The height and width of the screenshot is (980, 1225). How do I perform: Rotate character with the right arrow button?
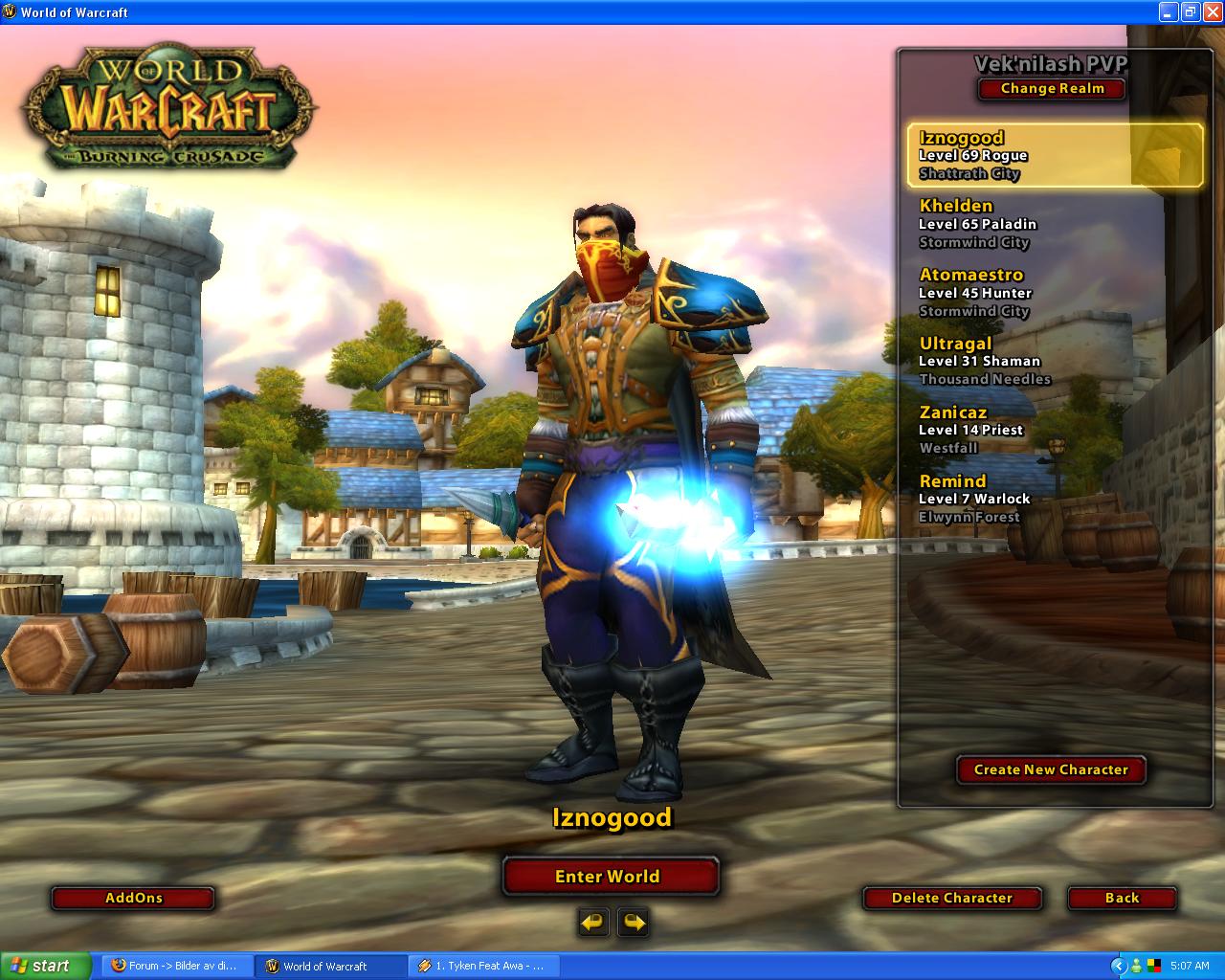[x=634, y=923]
